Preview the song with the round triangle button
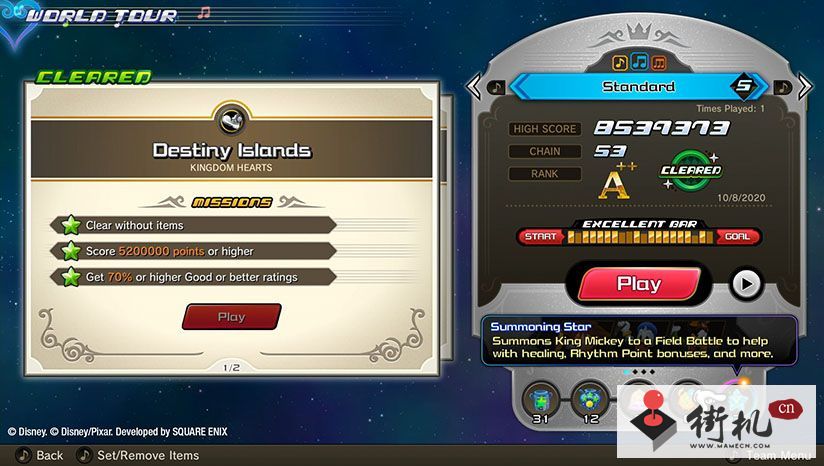This screenshot has width=824, height=466. (x=745, y=284)
